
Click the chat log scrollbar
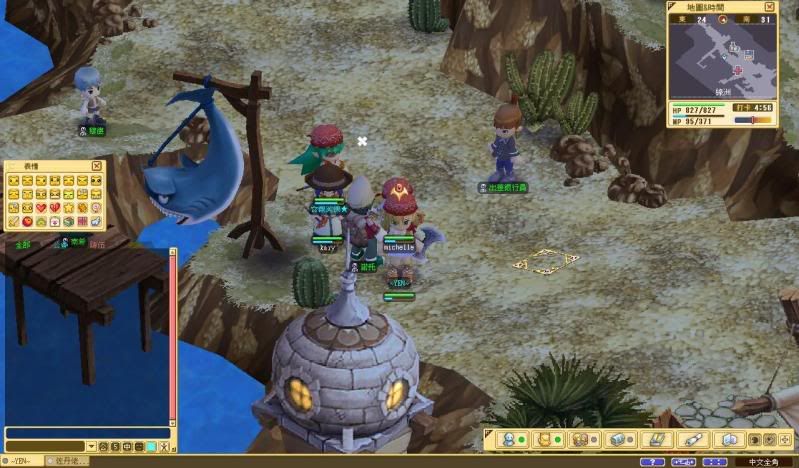pos(172,340)
